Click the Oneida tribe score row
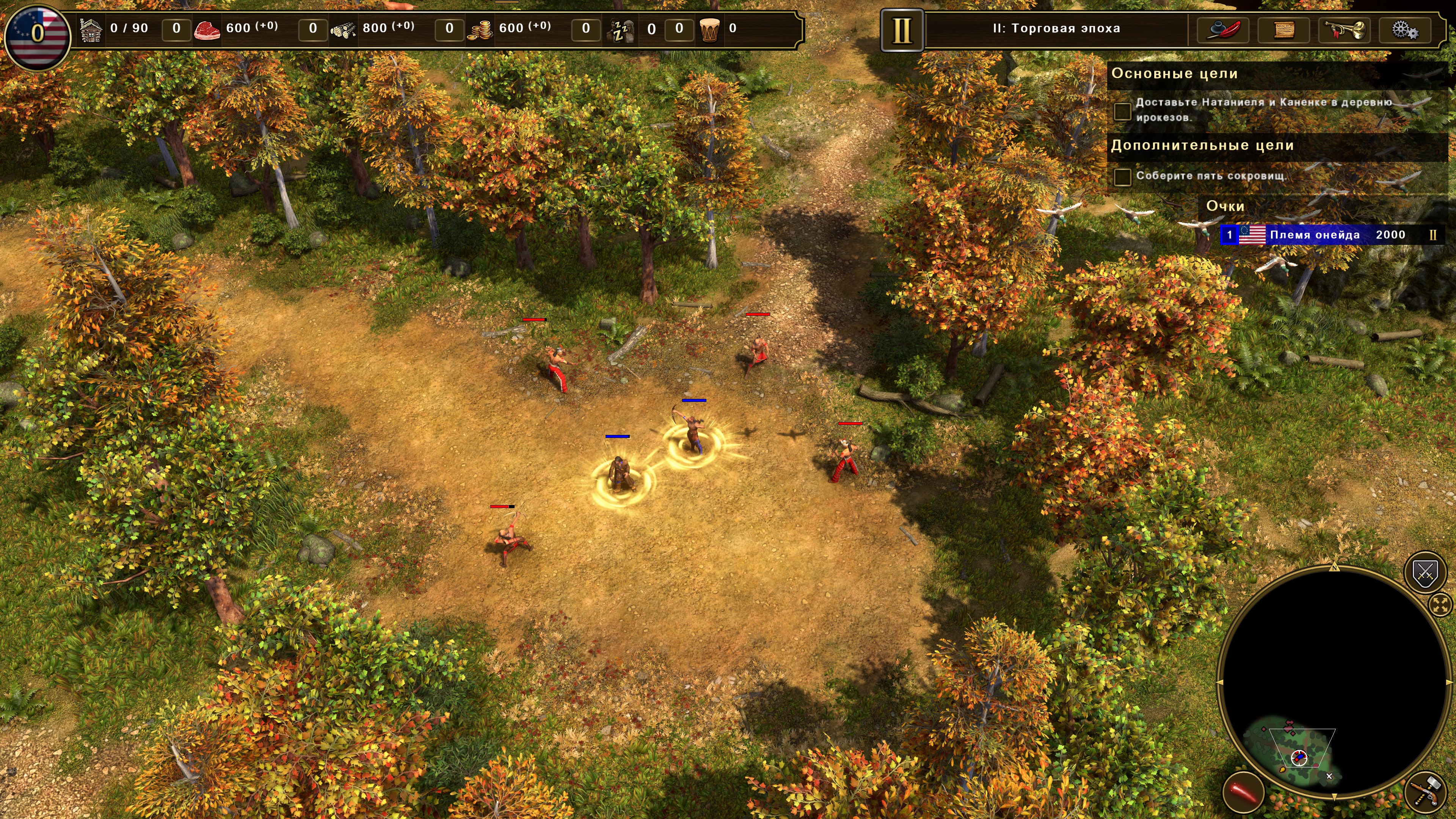Image resolution: width=1456 pixels, height=819 pixels. tap(1331, 235)
